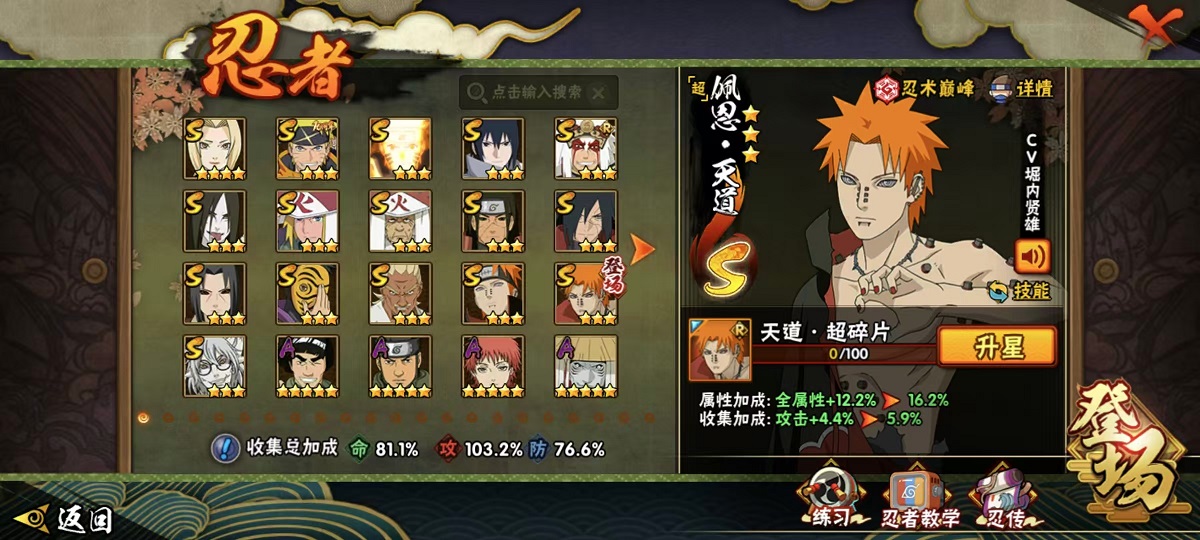Image resolution: width=1200 pixels, height=540 pixels.
Task: Select the red-haired Sasori ninja portrait
Action: (492, 366)
